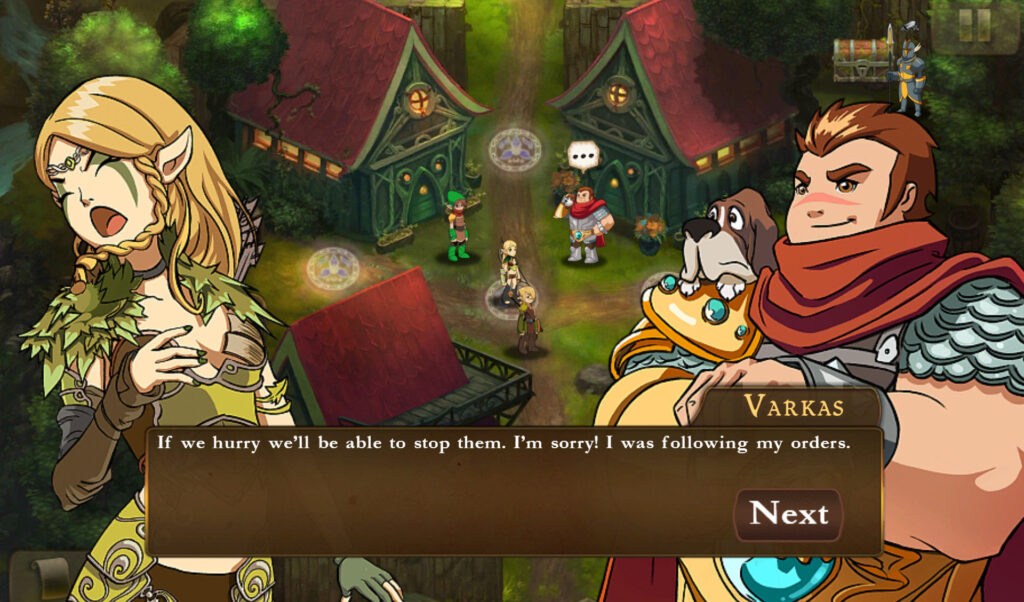Image resolution: width=1024 pixels, height=602 pixels.
Task: Pause the game with the pause button
Action: [x=973, y=25]
